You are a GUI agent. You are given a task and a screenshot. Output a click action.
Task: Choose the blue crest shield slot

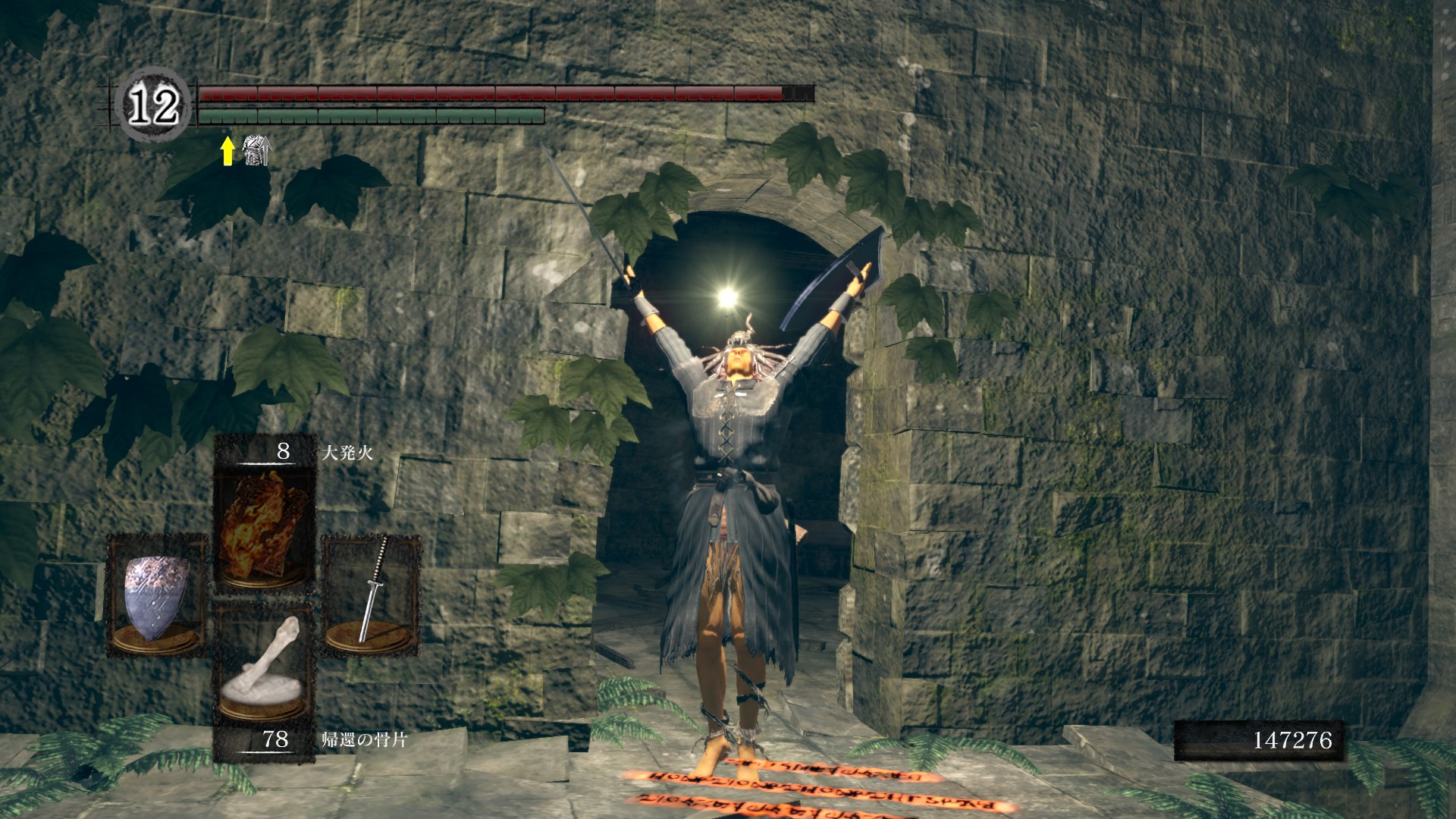(156, 595)
